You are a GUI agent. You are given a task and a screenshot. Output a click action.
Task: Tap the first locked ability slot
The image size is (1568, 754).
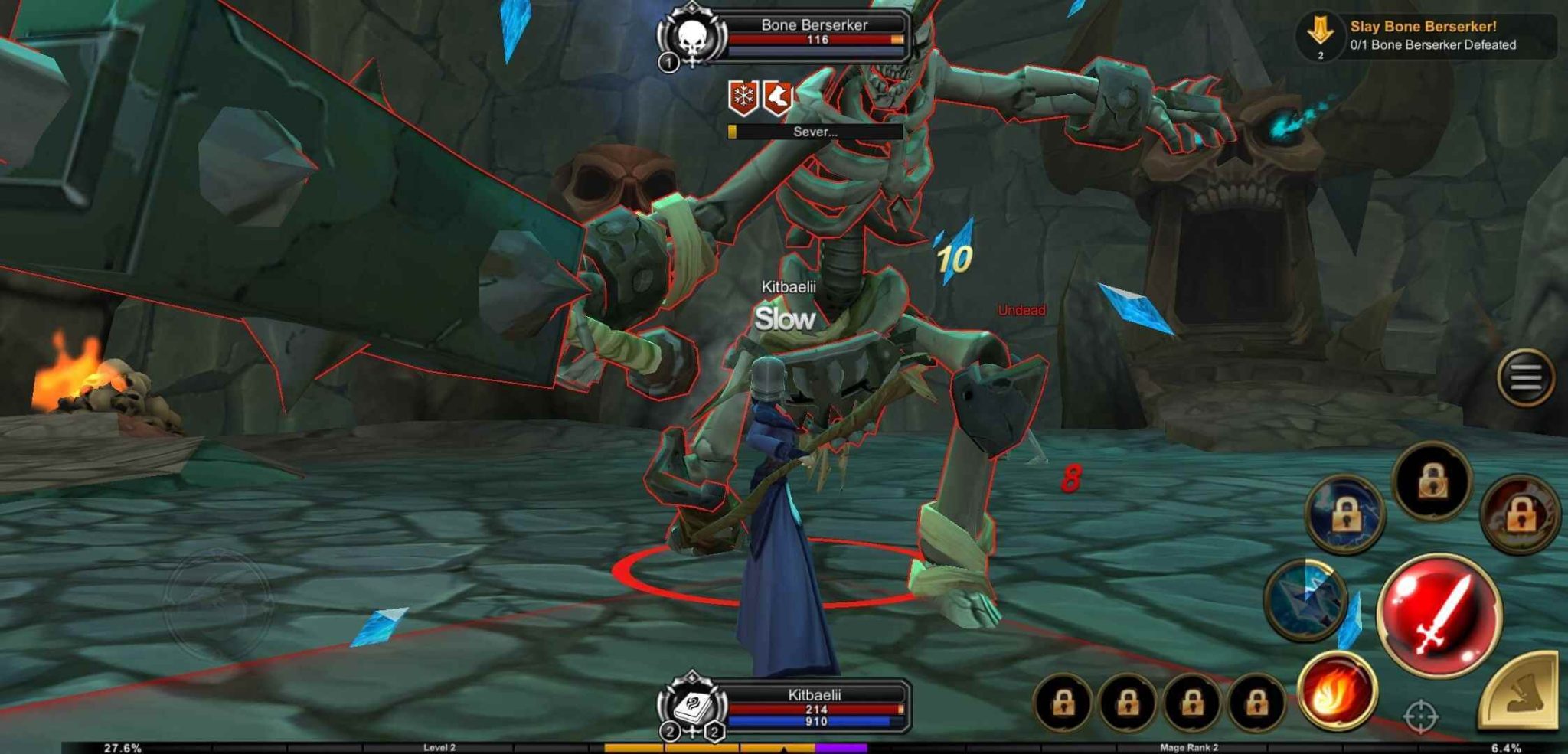1065,703
